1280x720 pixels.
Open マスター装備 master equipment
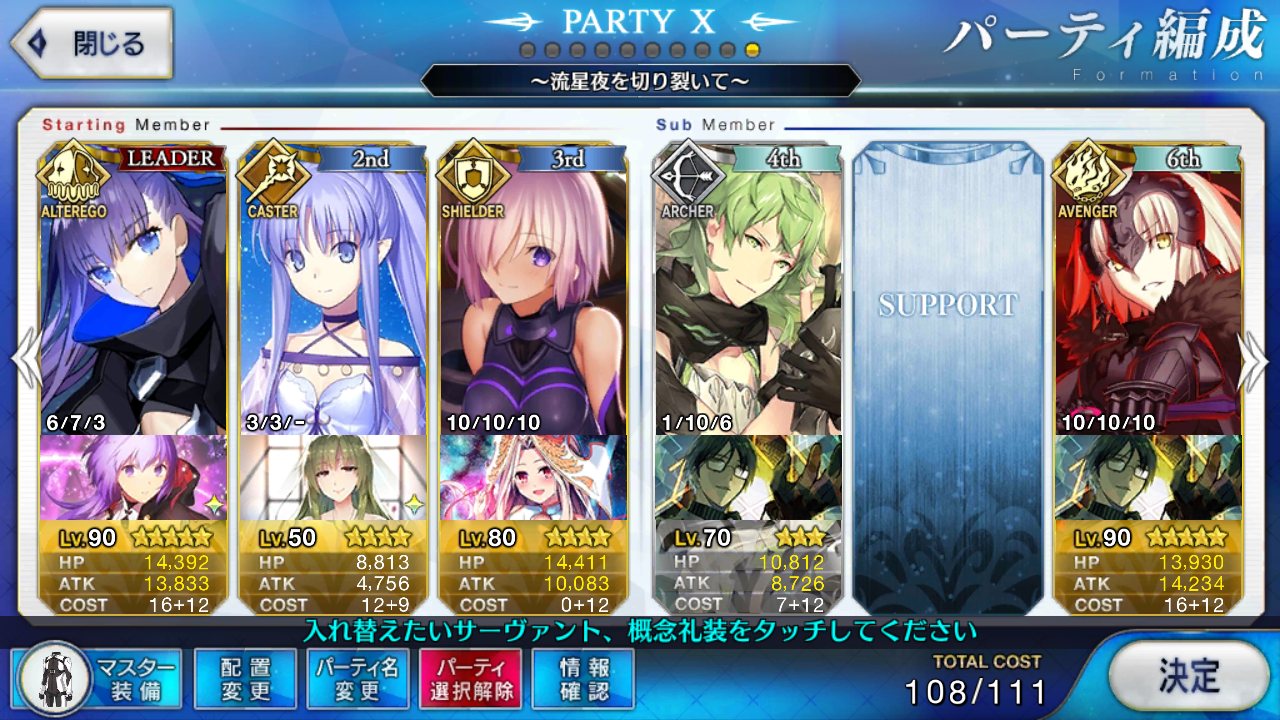(x=98, y=679)
